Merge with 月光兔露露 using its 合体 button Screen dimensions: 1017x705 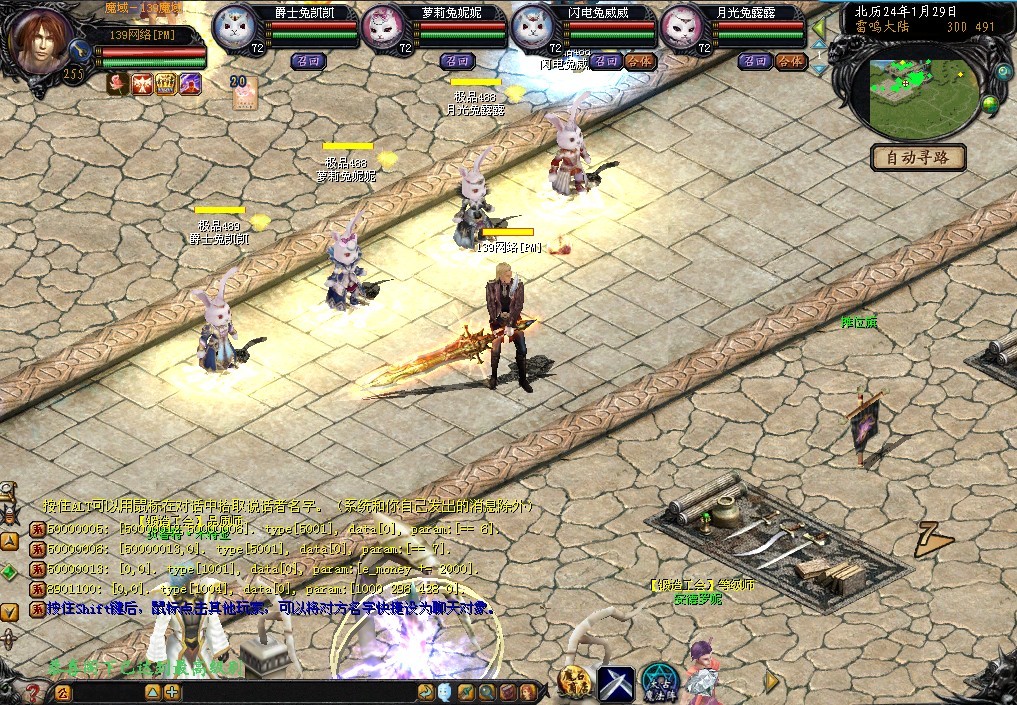click(x=790, y=61)
